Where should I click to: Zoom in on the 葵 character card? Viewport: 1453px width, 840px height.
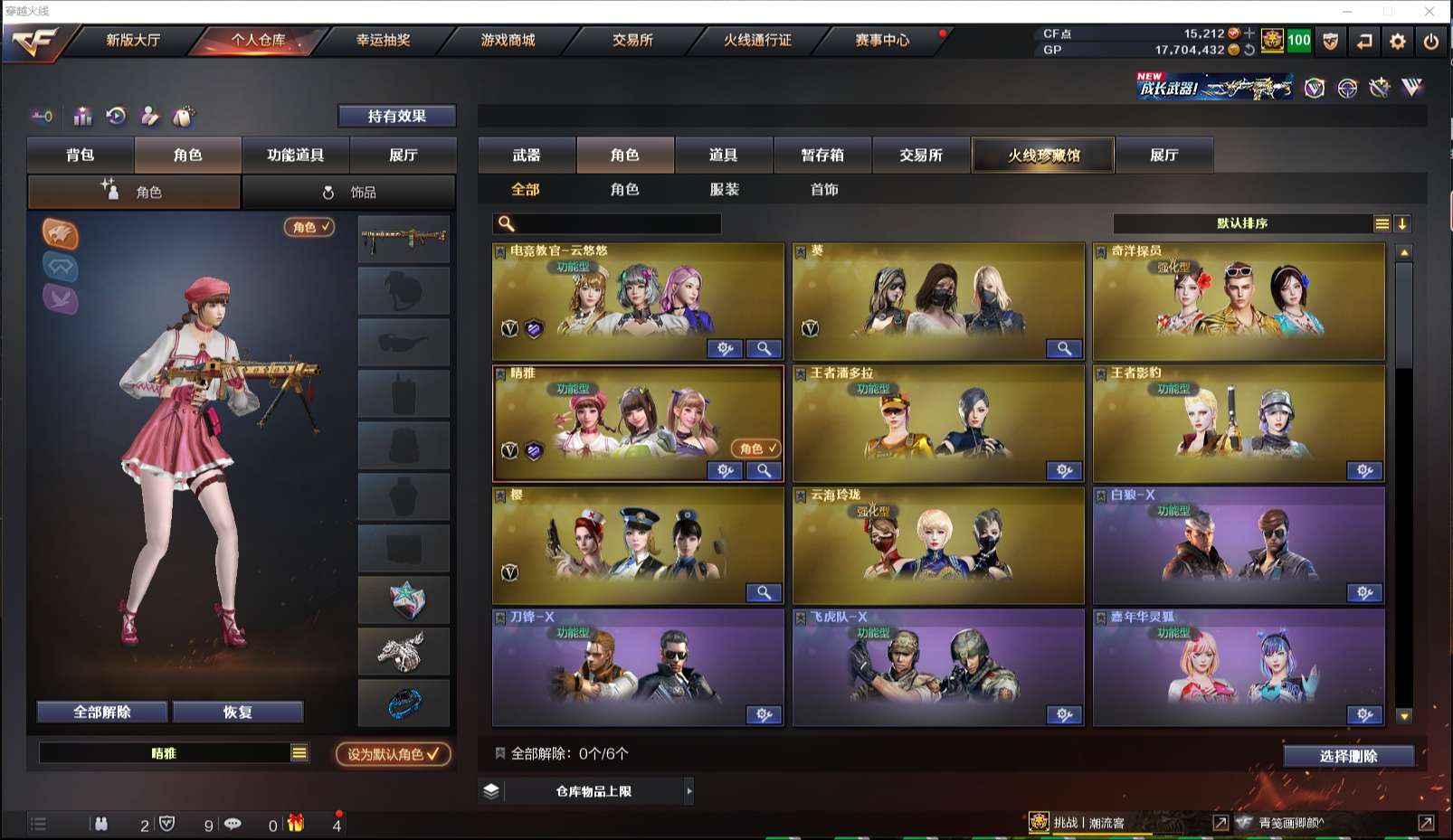[1065, 348]
